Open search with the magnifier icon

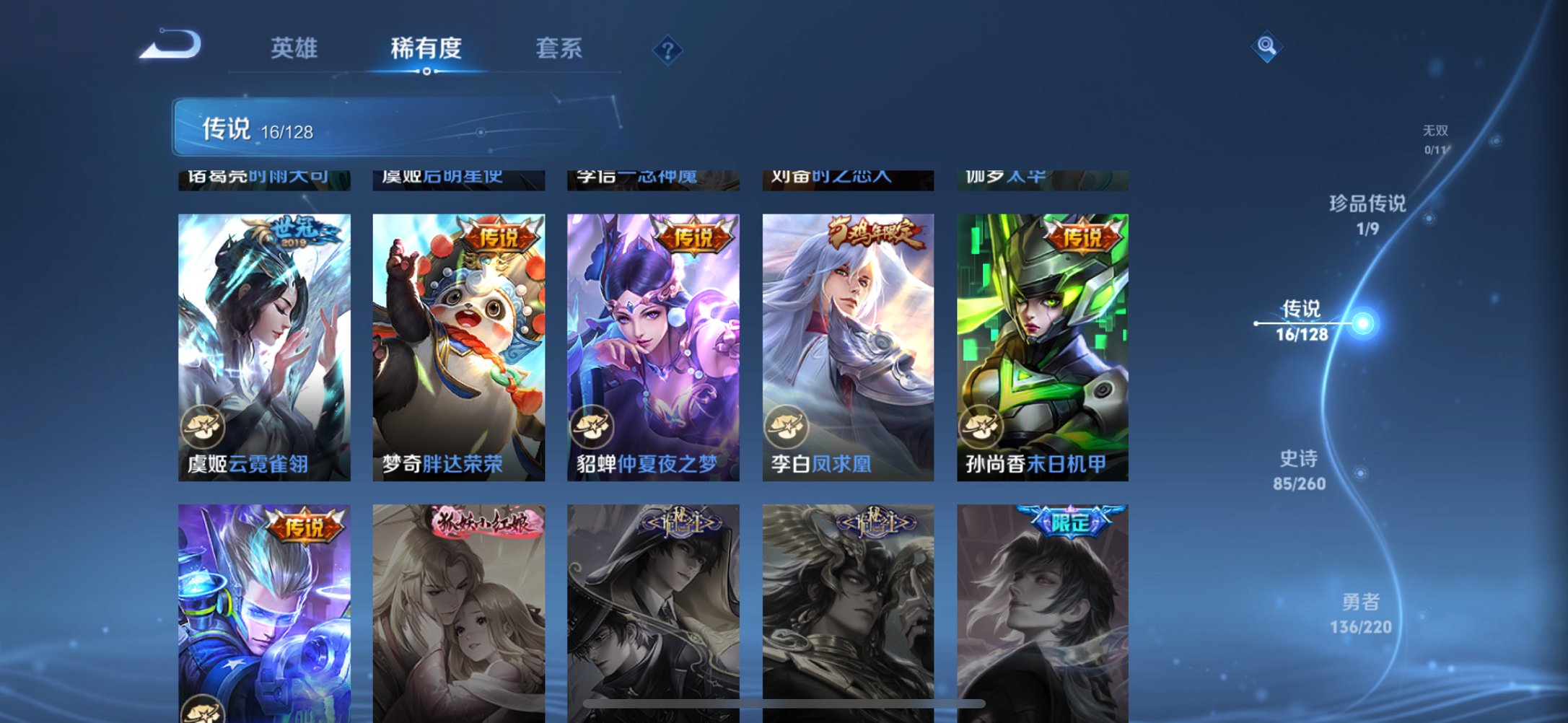click(1266, 47)
